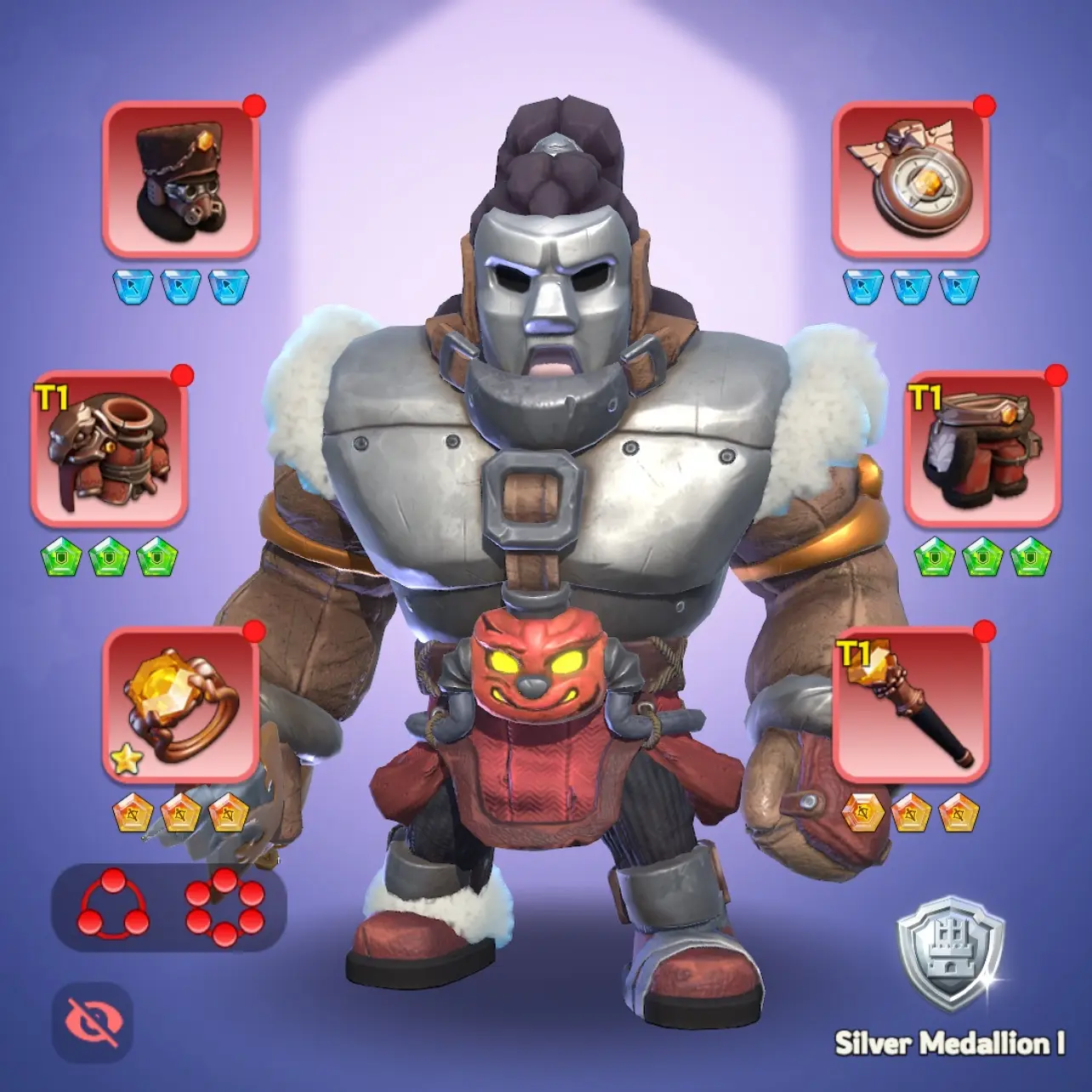The width and height of the screenshot is (1092, 1092).
Task: Select the T1 chest armor slot
Action: pyautogui.click(x=109, y=447)
